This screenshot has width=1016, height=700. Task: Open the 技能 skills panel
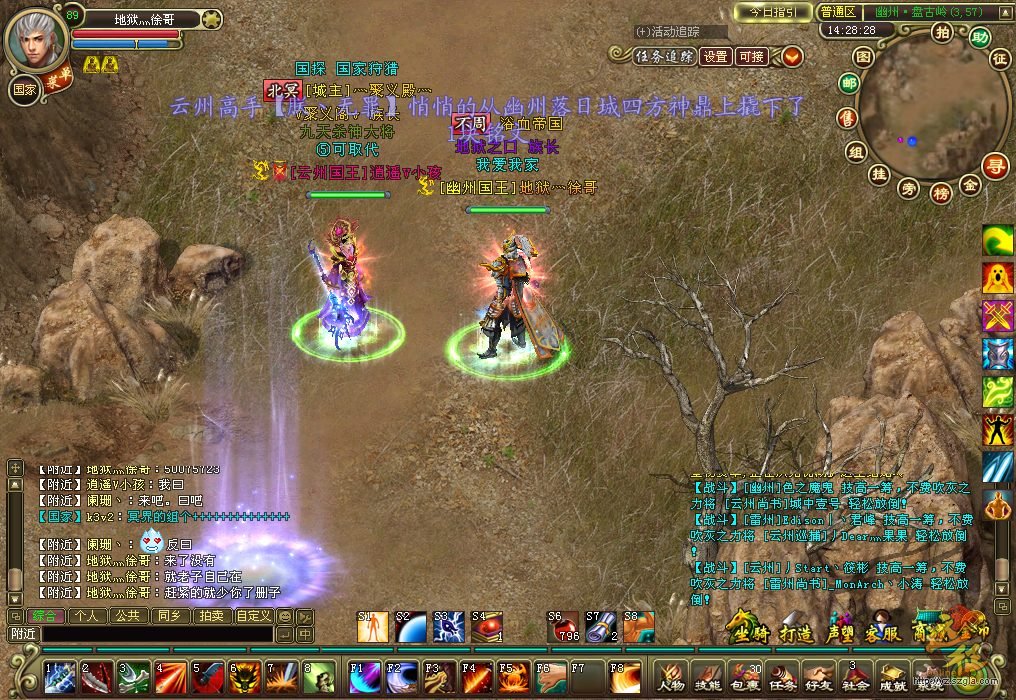708,675
